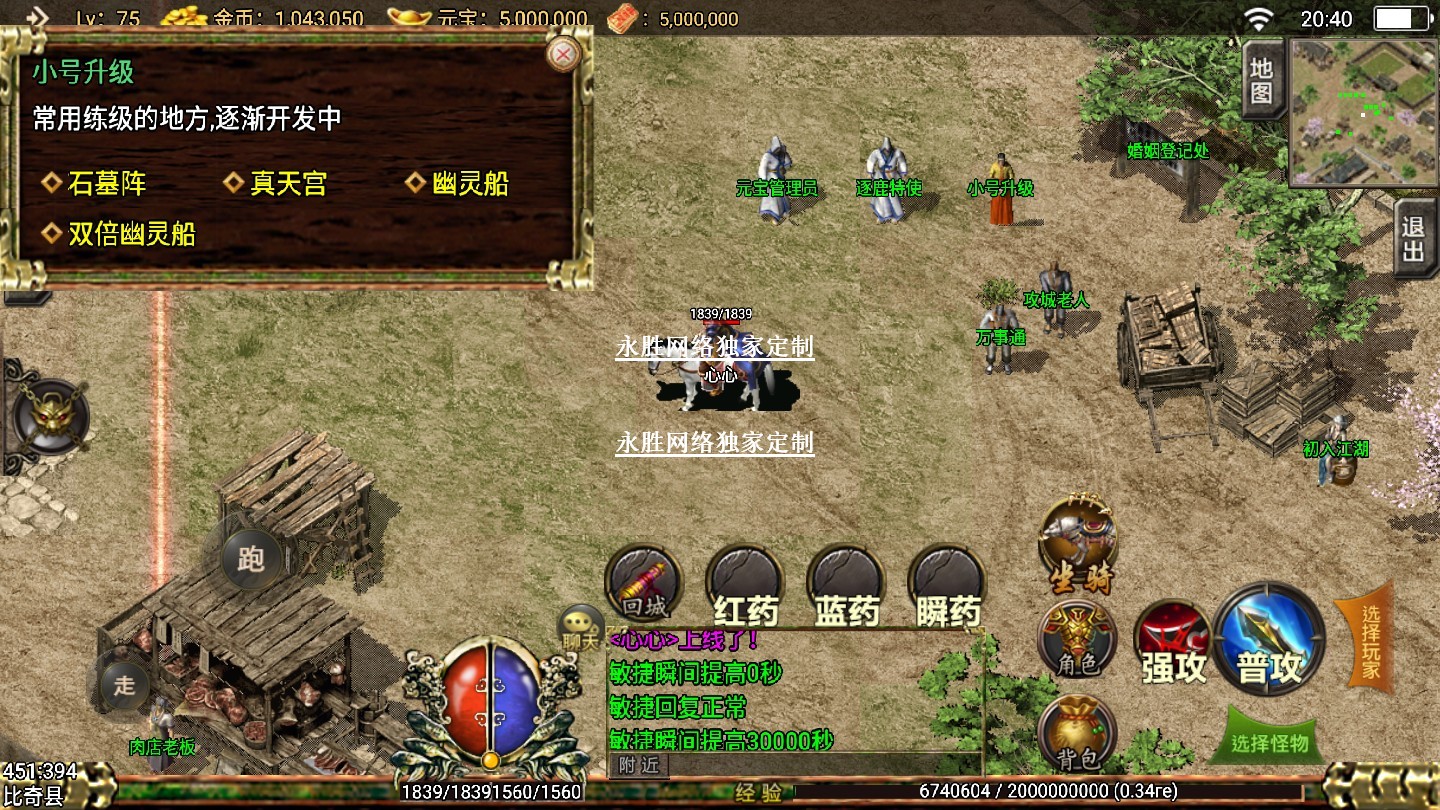Switch movement to 跑 run mode
The width and height of the screenshot is (1440, 810).
(251, 558)
